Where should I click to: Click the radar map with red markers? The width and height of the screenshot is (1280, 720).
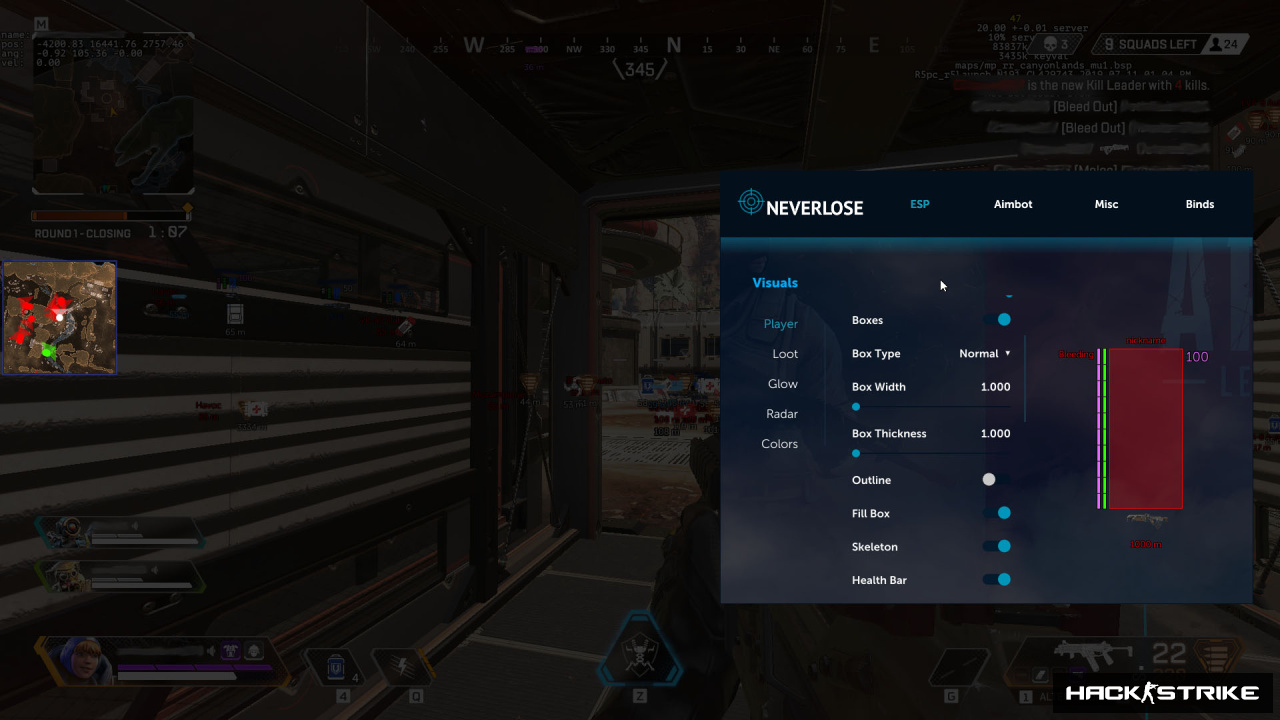(x=59, y=318)
